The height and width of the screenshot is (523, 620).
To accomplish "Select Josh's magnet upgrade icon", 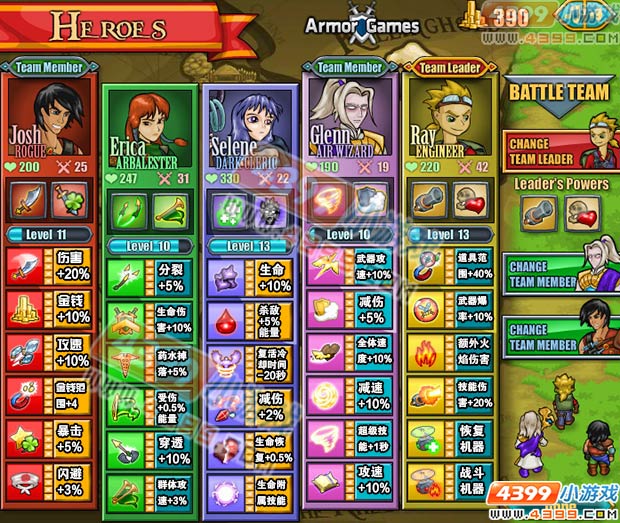I will click(x=26, y=395).
